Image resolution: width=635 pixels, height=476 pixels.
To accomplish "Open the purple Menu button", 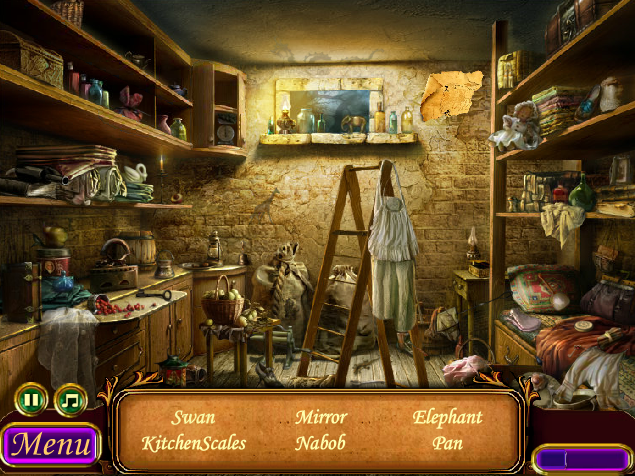I will (50, 444).
